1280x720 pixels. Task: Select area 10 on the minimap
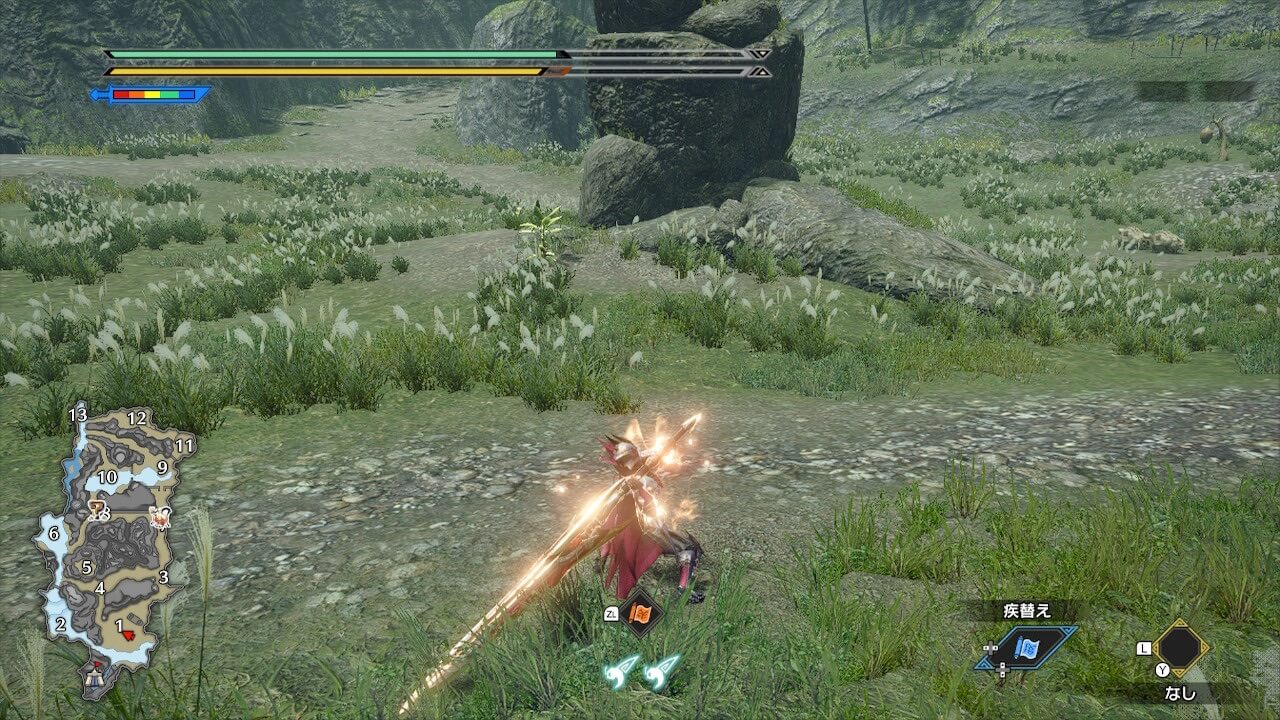107,477
